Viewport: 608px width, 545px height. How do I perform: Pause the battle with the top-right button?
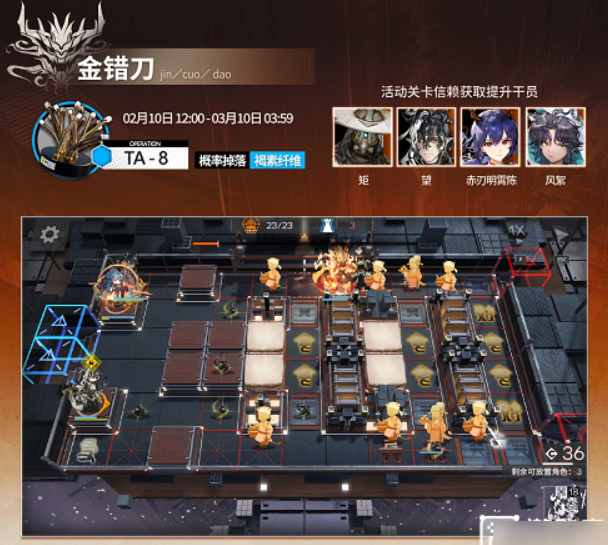pos(560,232)
